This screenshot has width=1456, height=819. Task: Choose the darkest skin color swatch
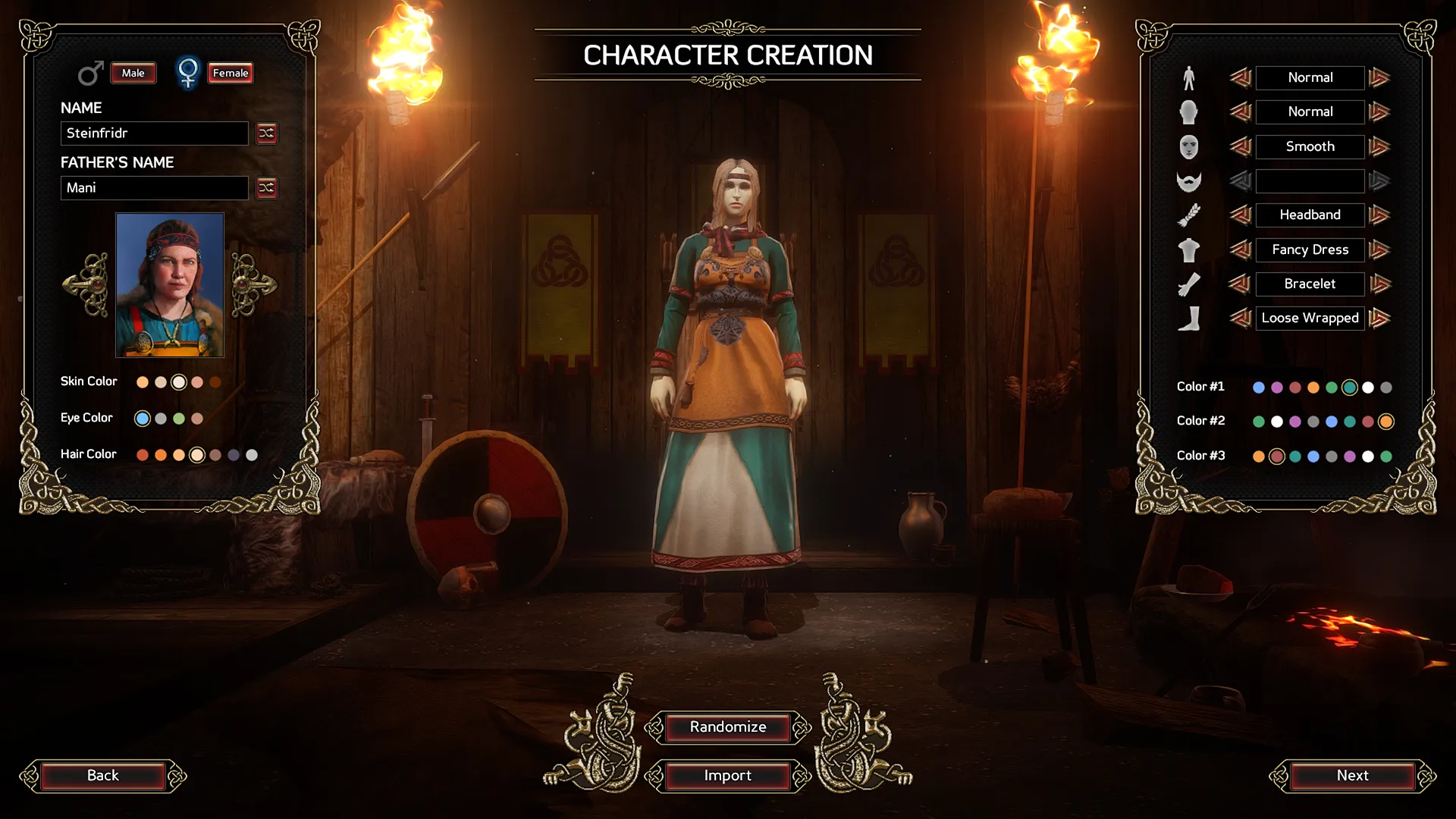(215, 382)
